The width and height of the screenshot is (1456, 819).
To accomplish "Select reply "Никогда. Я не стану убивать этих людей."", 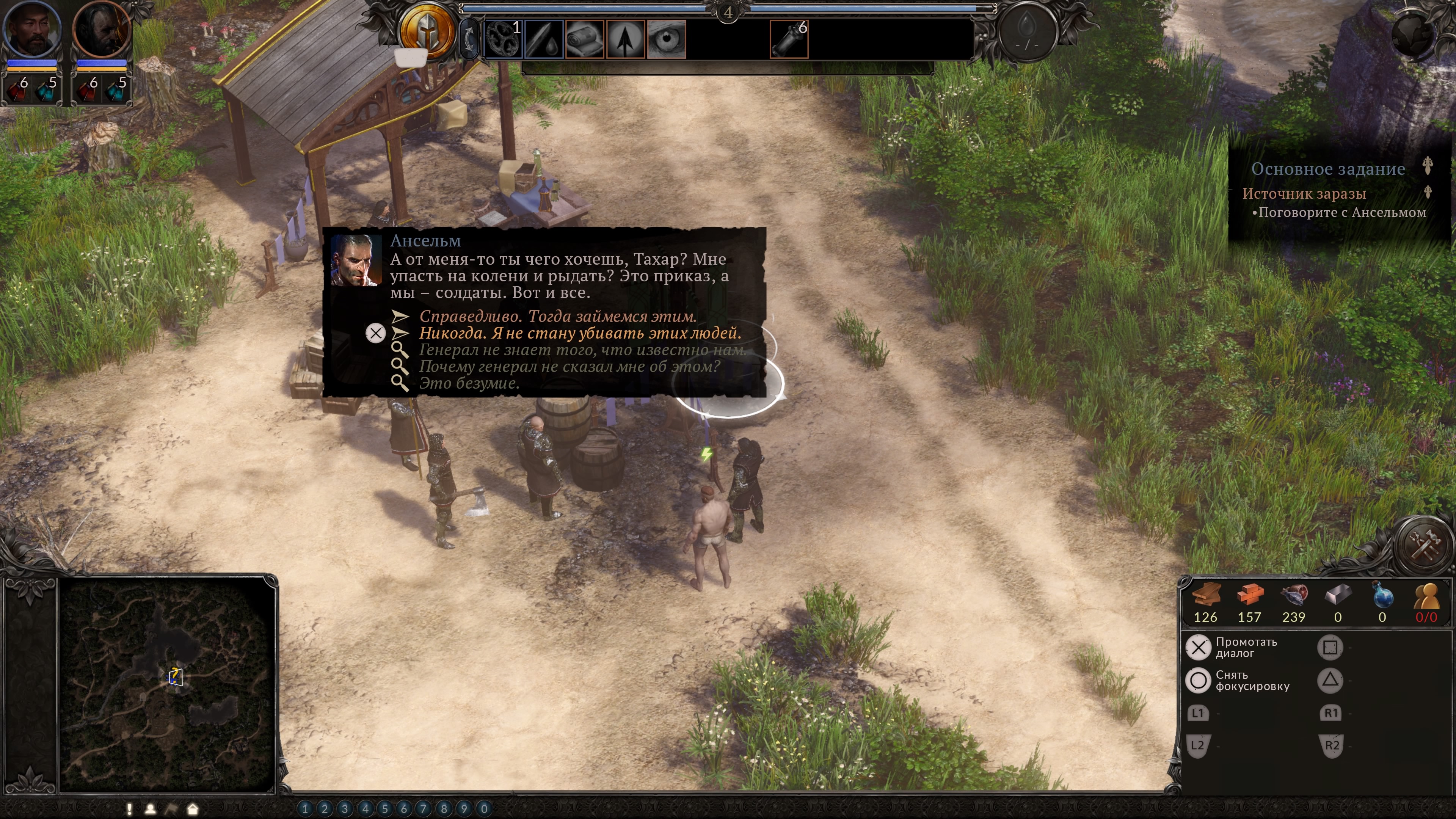I will [579, 334].
